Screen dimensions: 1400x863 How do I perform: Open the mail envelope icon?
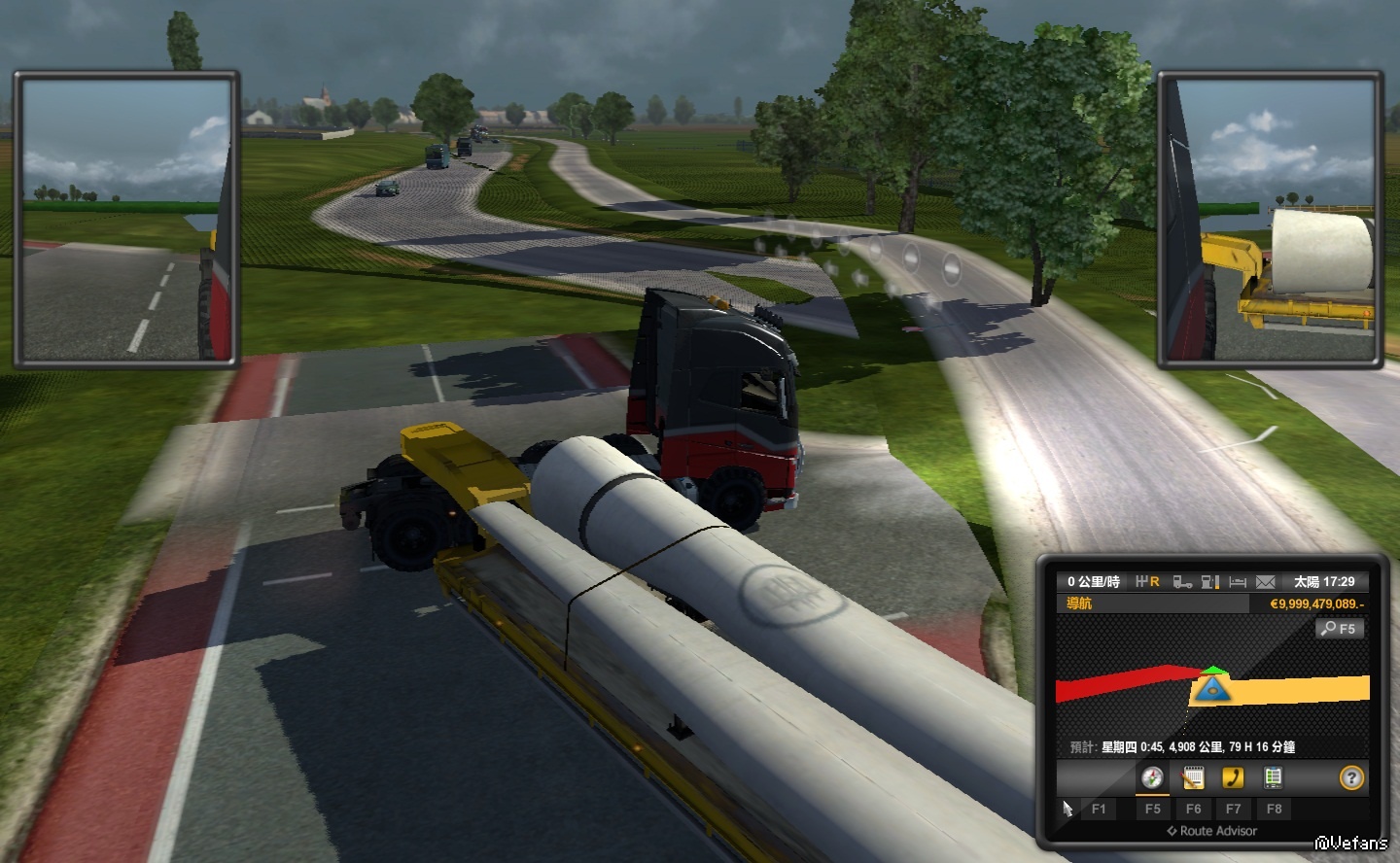coord(1265,582)
